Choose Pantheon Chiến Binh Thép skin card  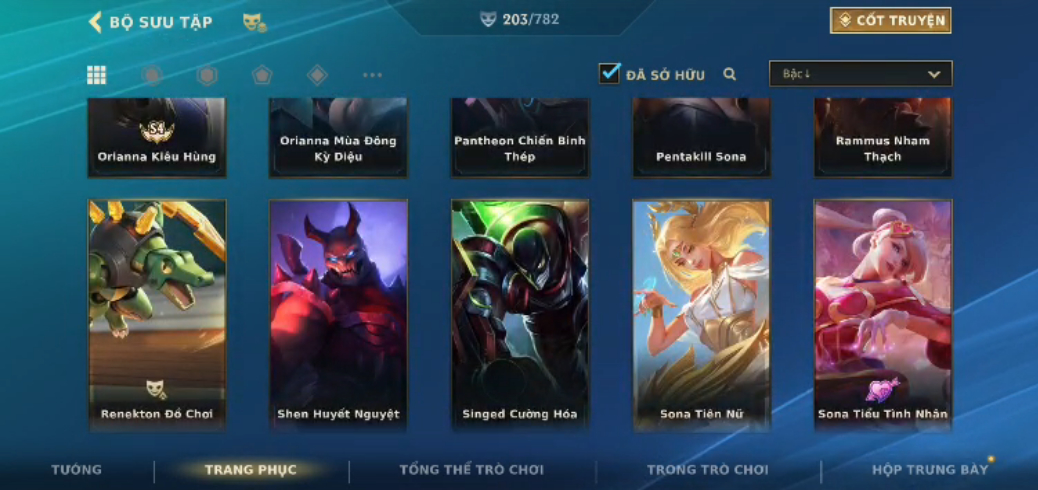pos(520,138)
